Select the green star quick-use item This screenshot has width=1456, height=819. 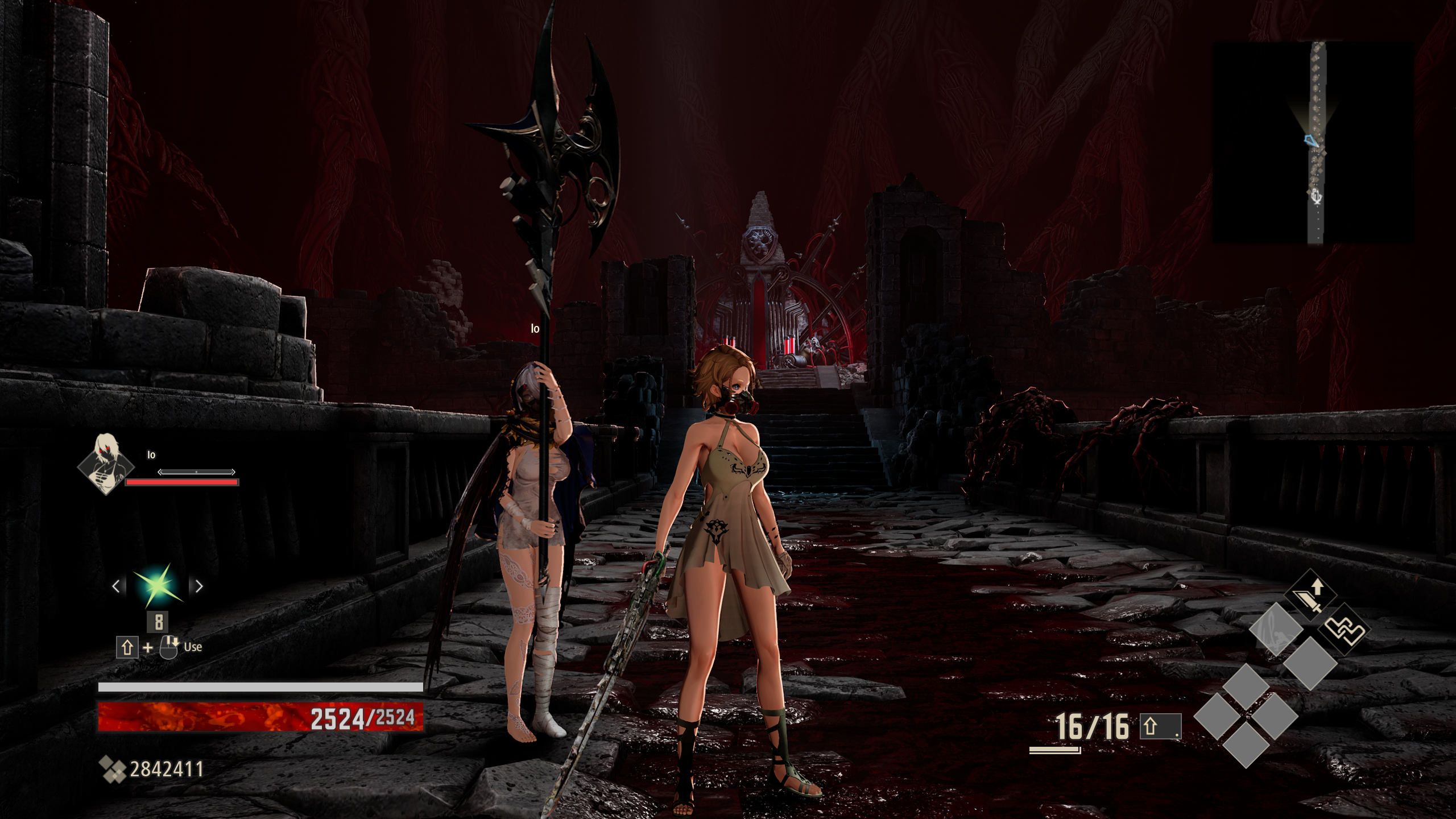pyautogui.click(x=157, y=586)
